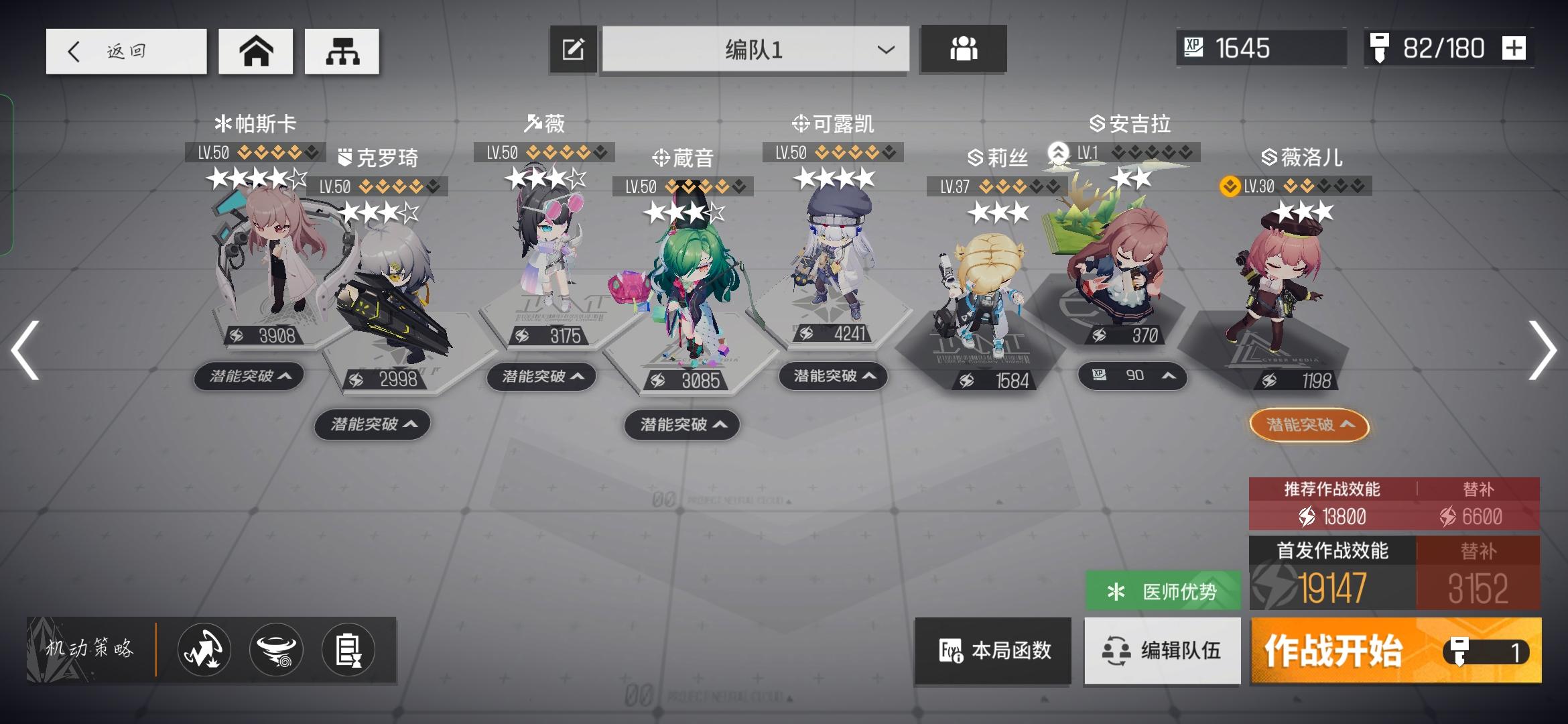Open the squad hierarchy icon beside home
Screen dimensions: 1568x724
[342, 50]
